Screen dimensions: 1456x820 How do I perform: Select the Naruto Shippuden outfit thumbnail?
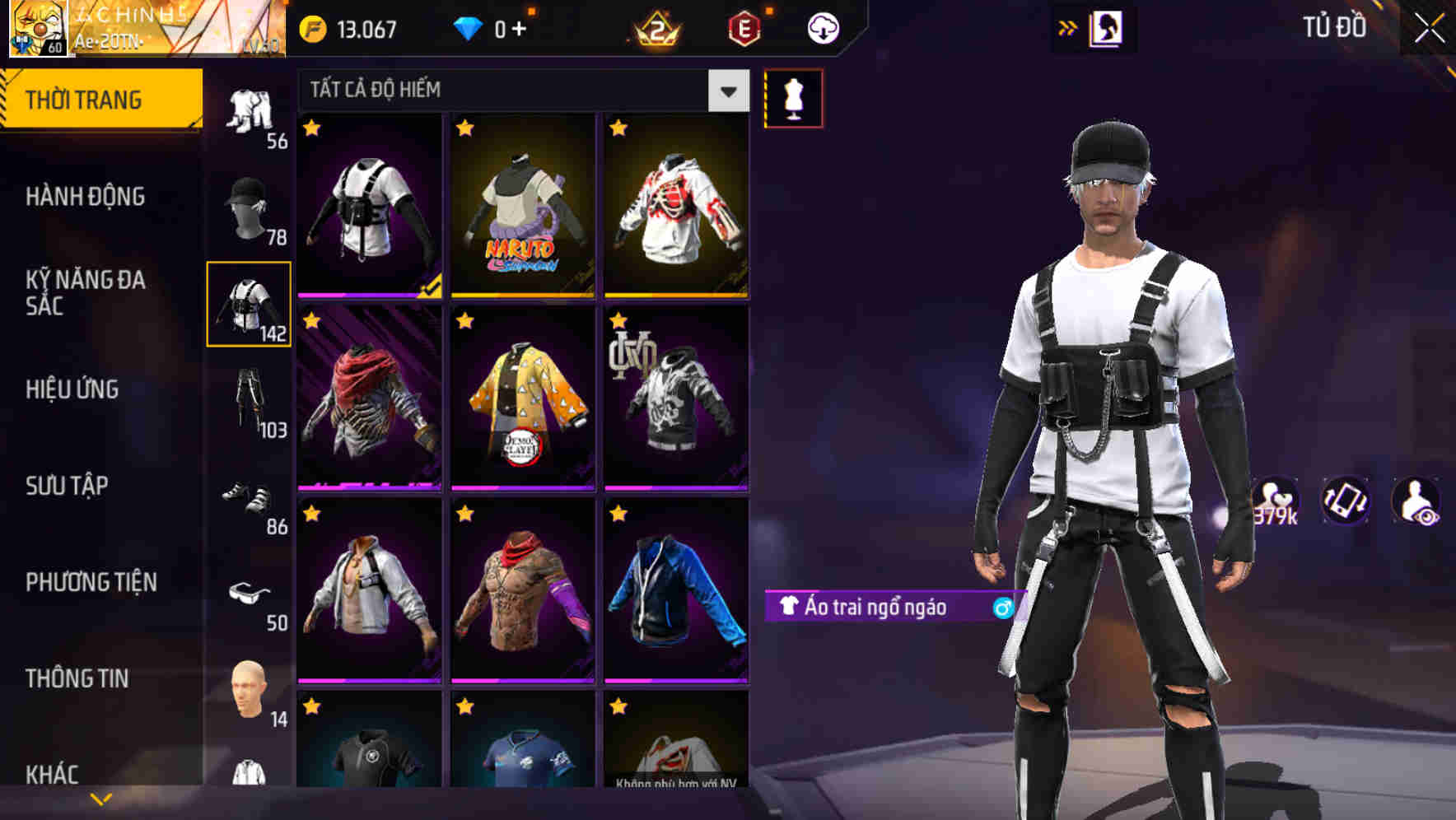click(x=523, y=206)
